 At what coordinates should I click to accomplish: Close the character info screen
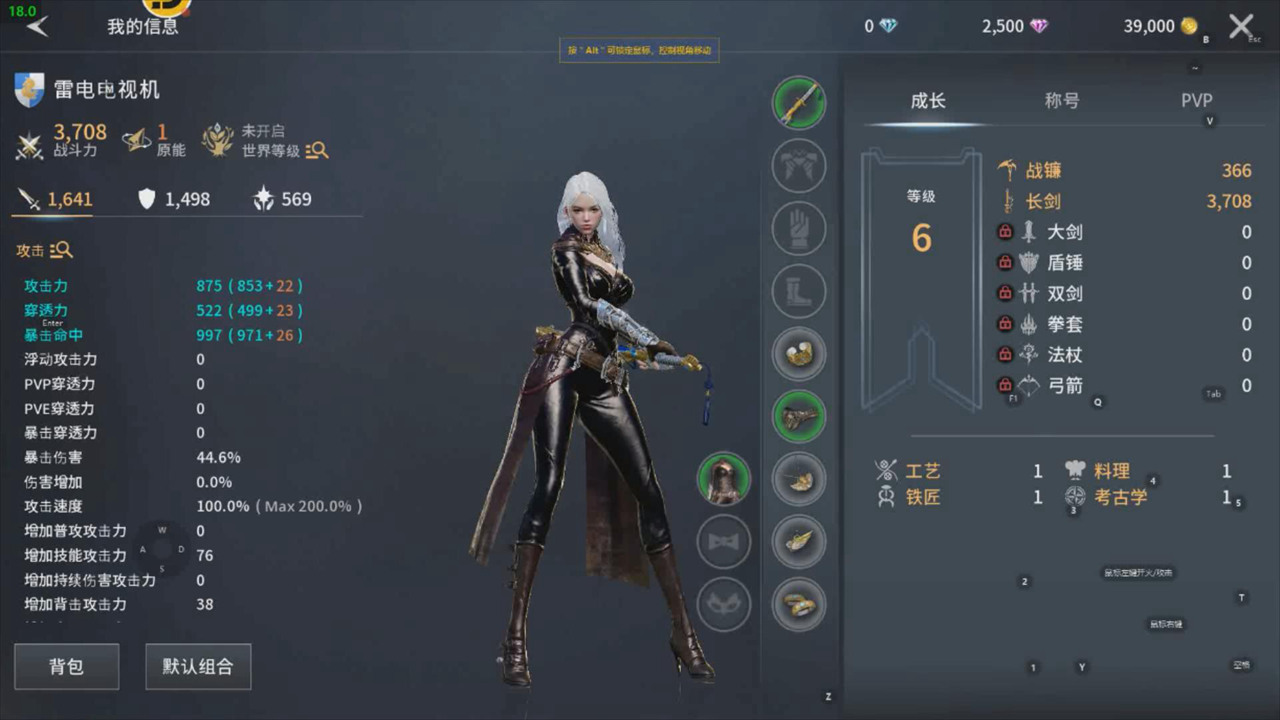[1241, 26]
